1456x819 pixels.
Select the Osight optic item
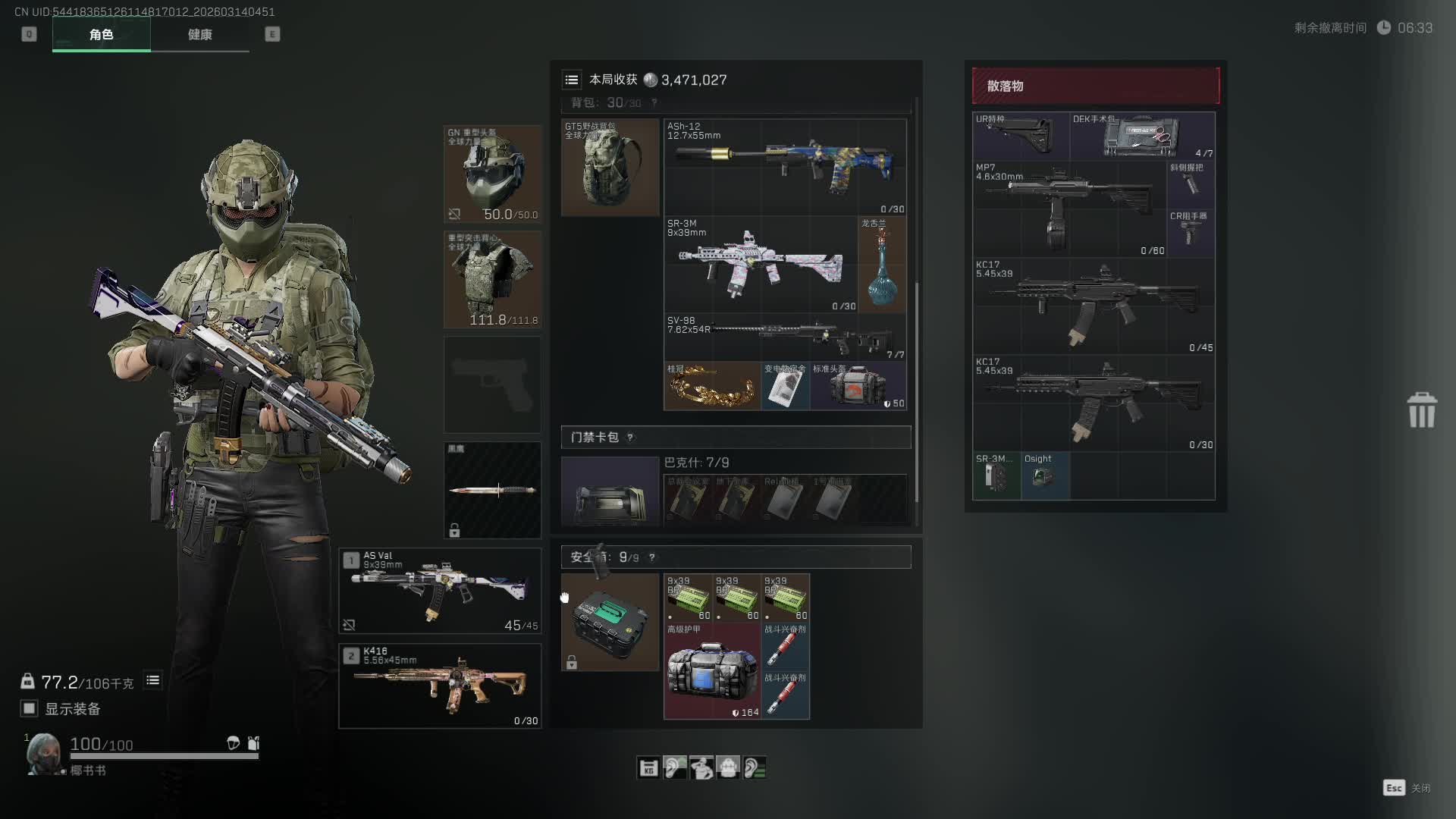point(1044,476)
